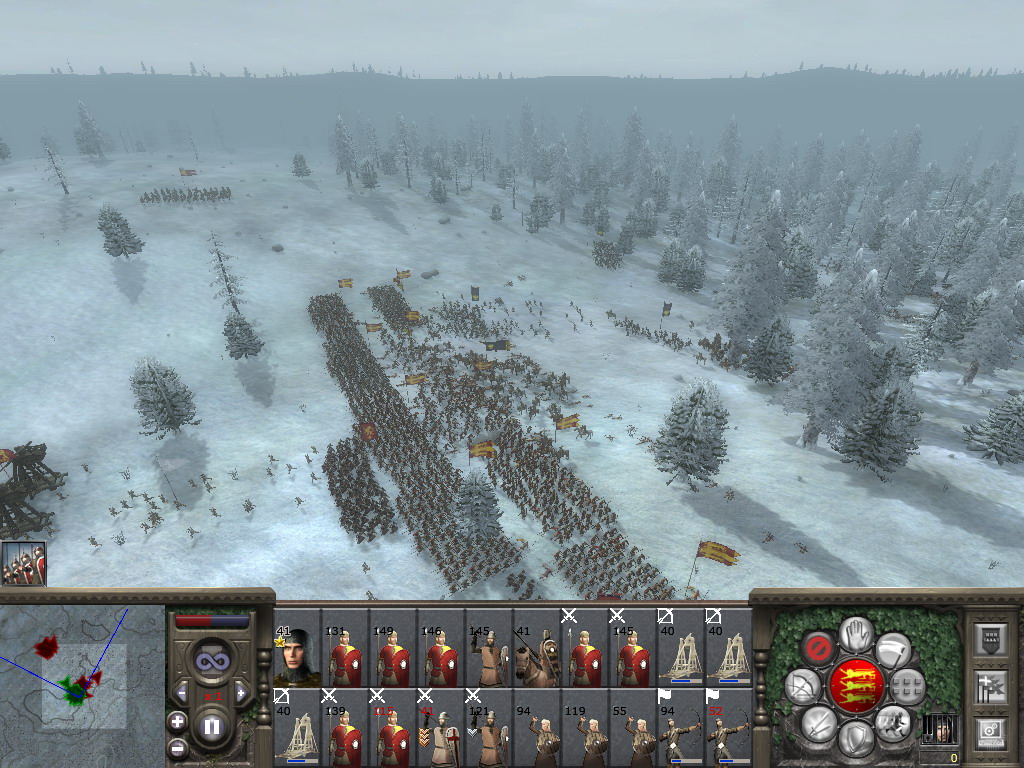Select the spearmen unit card with 131 men
Screen dimensions: 1024x768
point(345,648)
